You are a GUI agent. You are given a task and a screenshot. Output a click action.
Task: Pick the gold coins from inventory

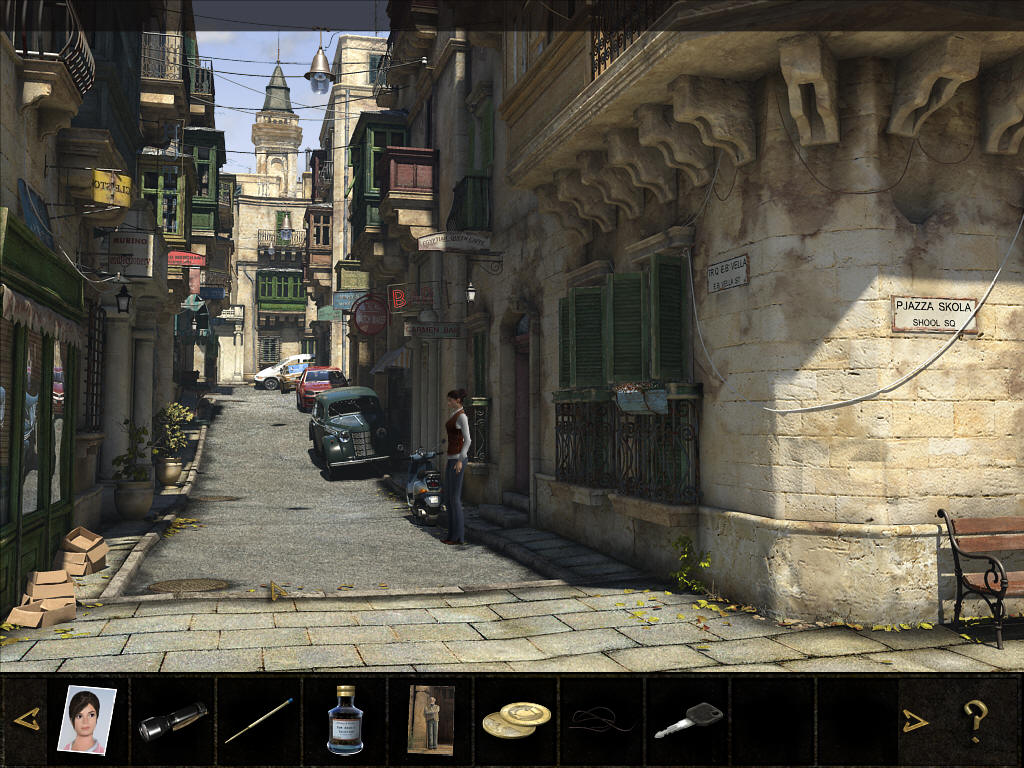click(x=516, y=720)
